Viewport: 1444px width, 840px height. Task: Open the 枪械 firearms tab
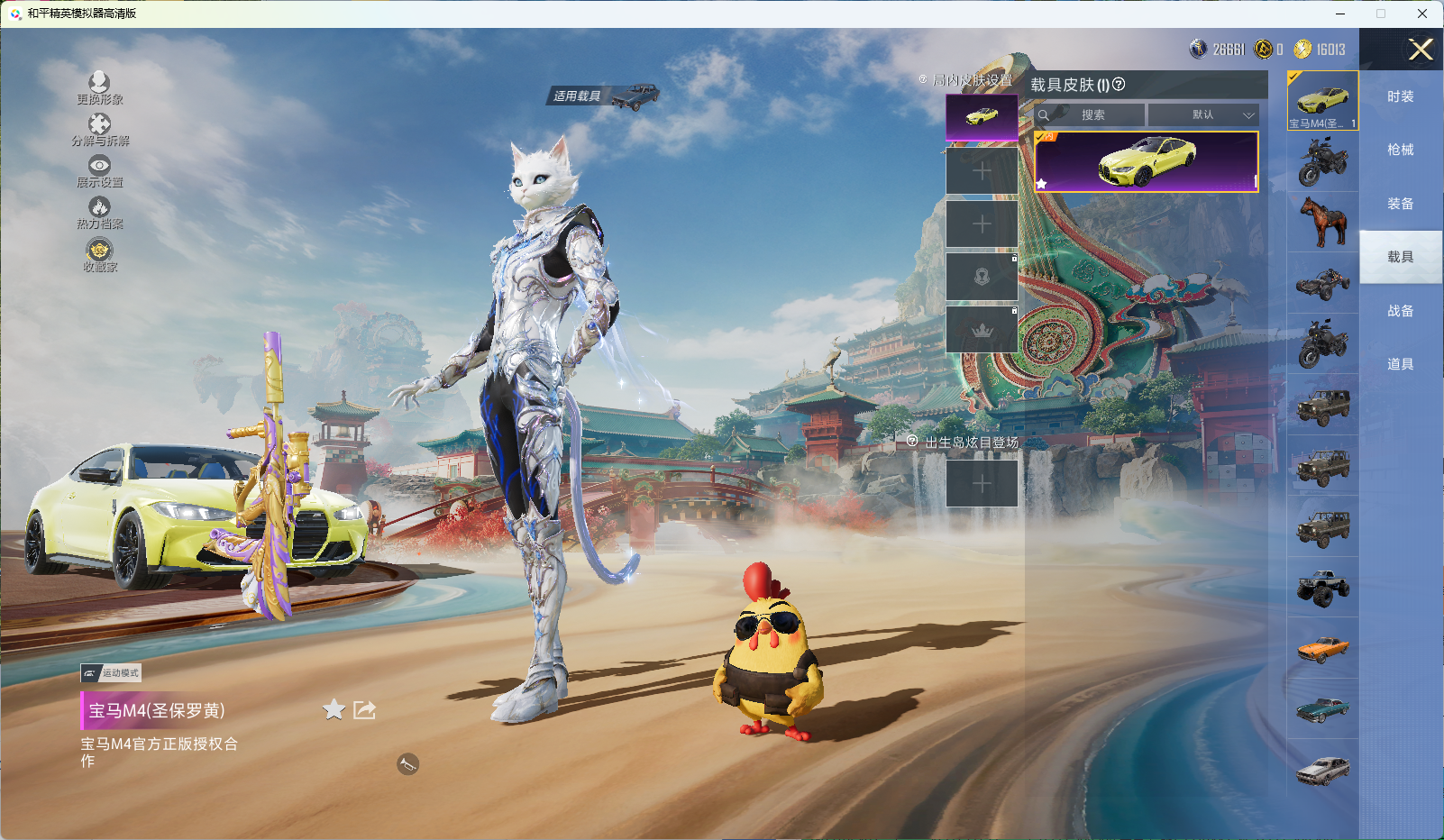click(1400, 150)
